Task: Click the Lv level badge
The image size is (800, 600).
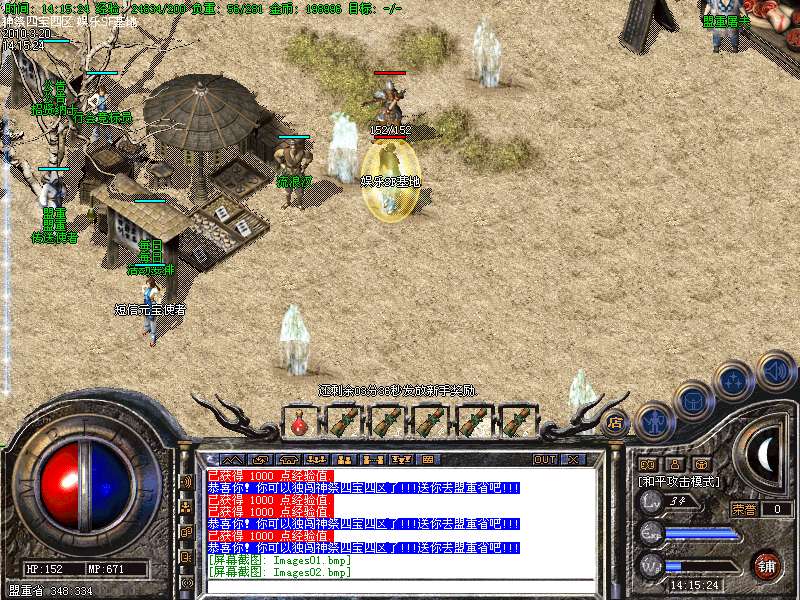Action: coord(651,501)
